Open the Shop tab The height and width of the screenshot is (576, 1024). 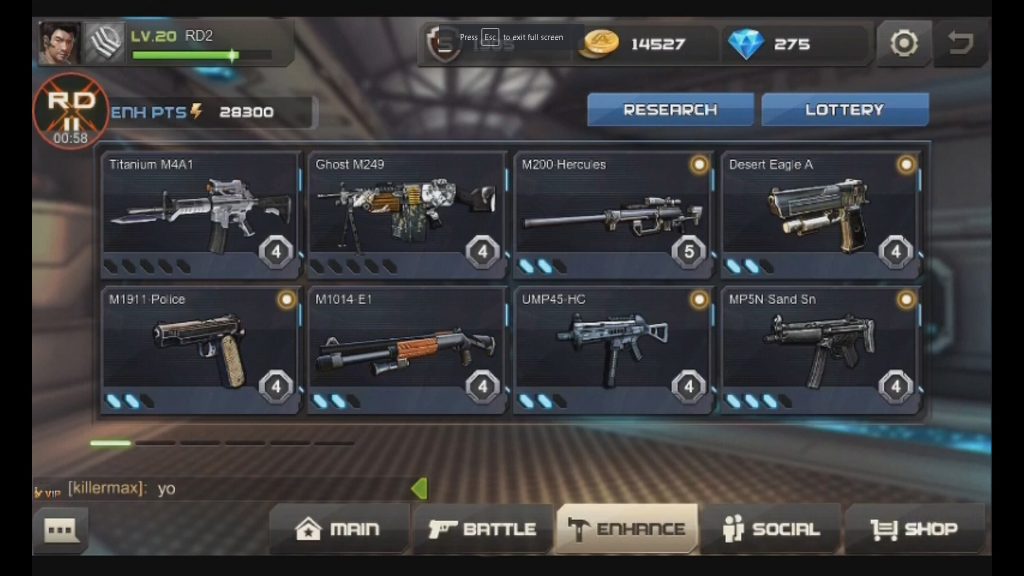pos(915,529)
